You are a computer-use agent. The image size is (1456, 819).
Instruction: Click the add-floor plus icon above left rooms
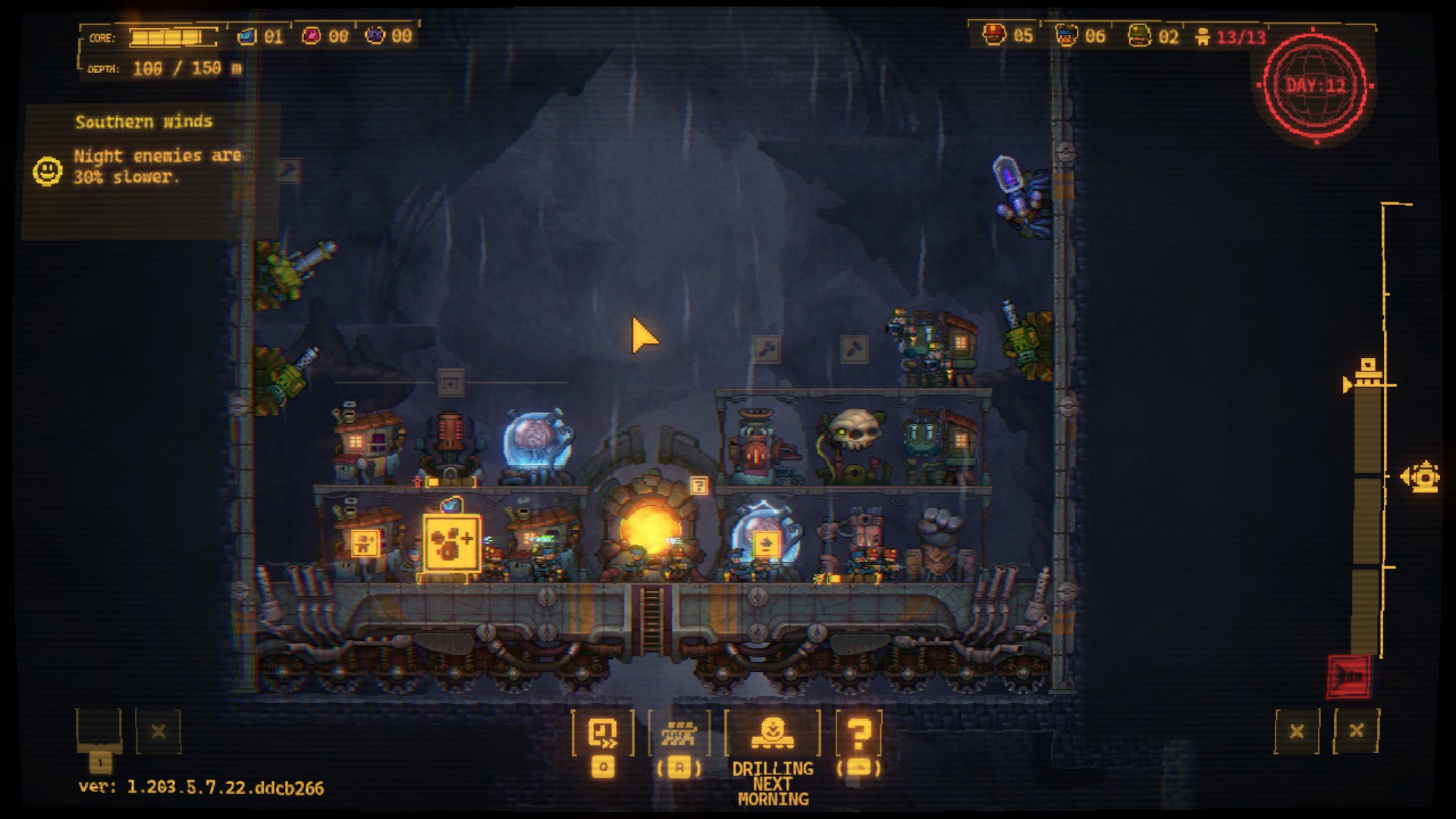tap(450, 383)
